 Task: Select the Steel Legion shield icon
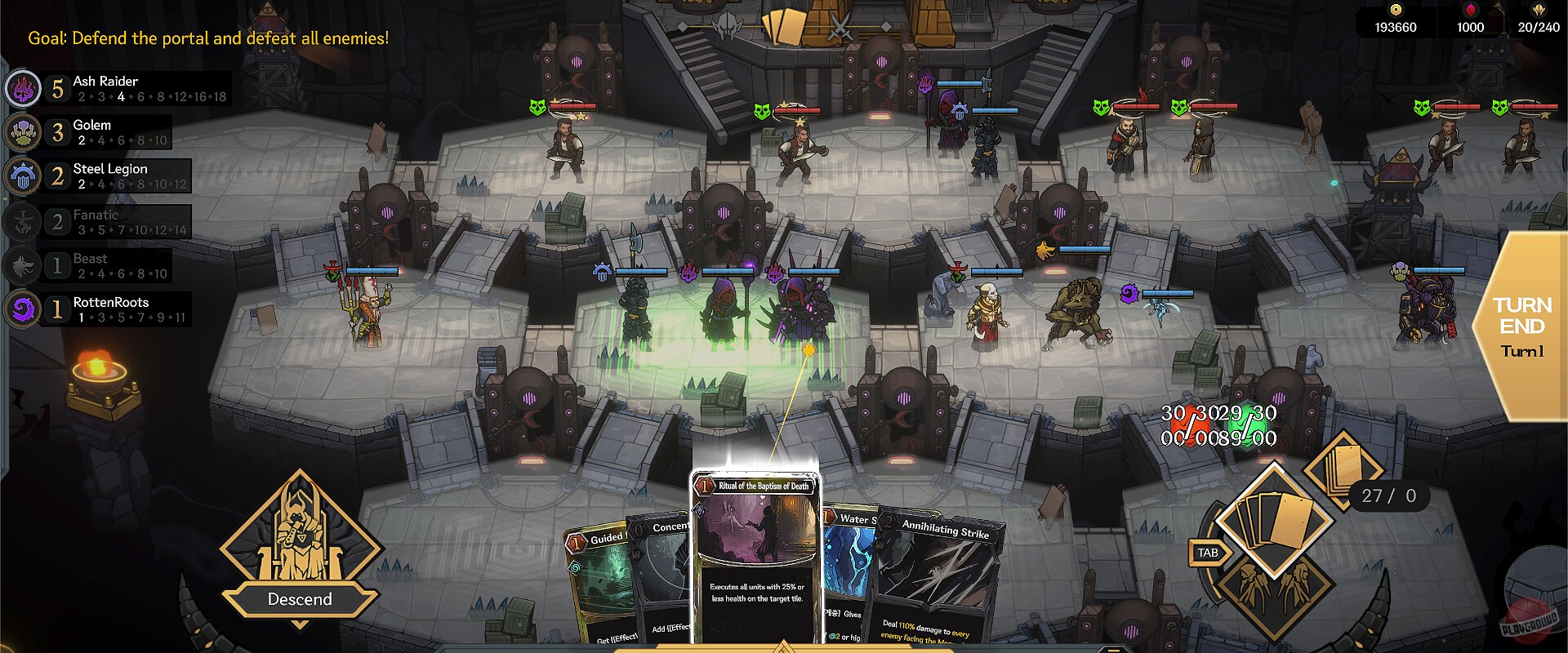pos(23,175)
